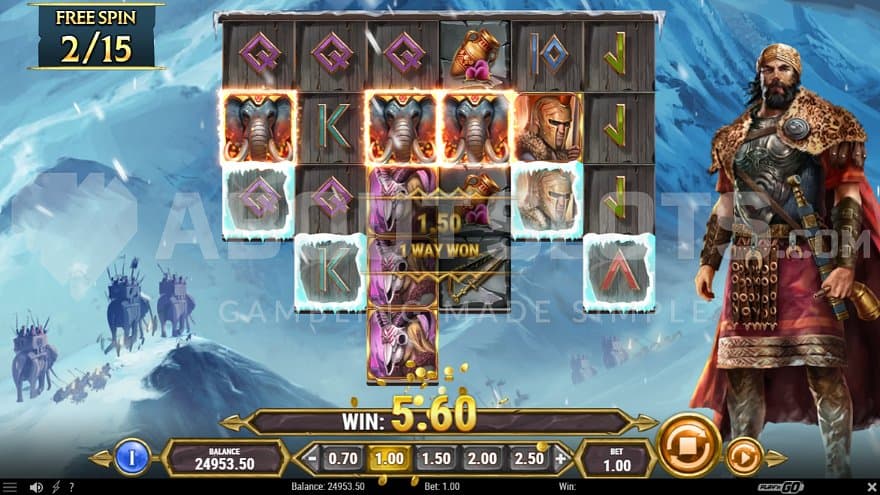This screenshot has width=880, height=495.
Task: Toggle the lightning bolt fast play icon
Action: coord(54,487)
